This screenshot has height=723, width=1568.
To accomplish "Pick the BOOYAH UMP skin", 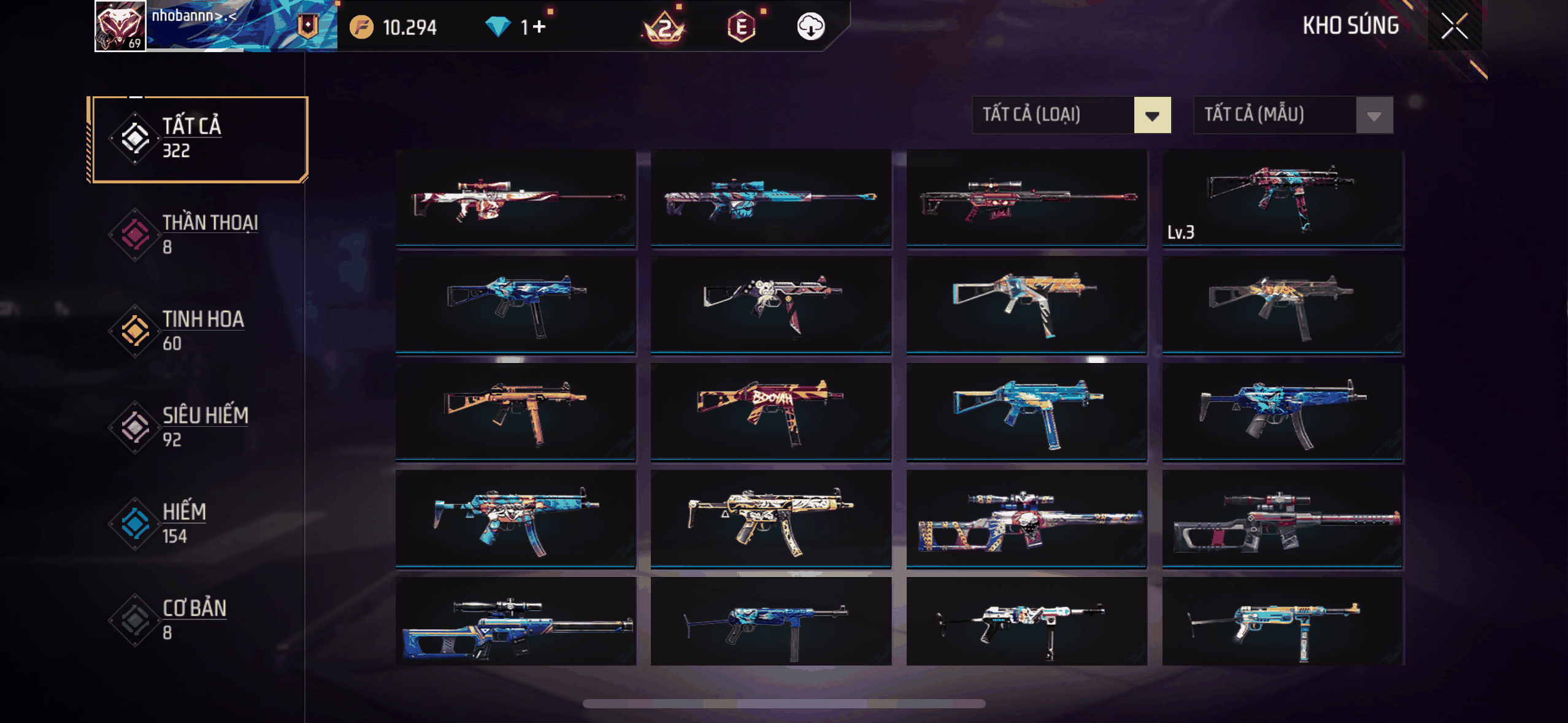I will click(x=771, y=411).
